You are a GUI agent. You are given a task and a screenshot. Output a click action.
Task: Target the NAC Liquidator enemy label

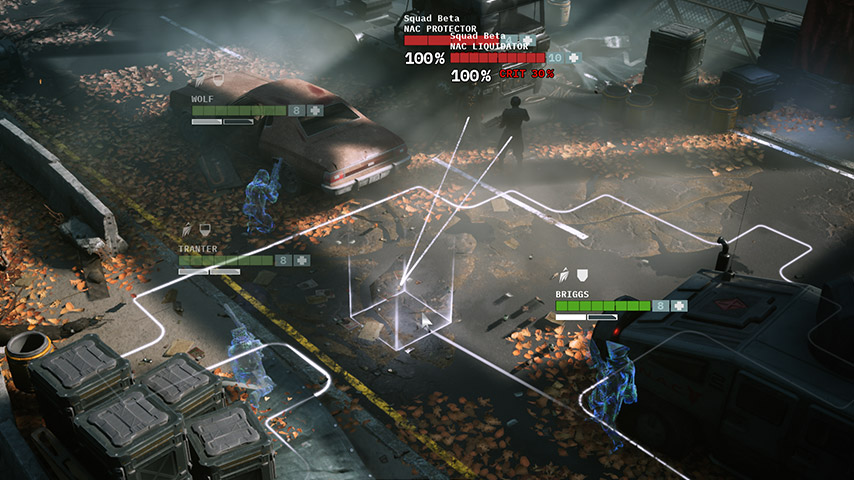coord(490,47)
